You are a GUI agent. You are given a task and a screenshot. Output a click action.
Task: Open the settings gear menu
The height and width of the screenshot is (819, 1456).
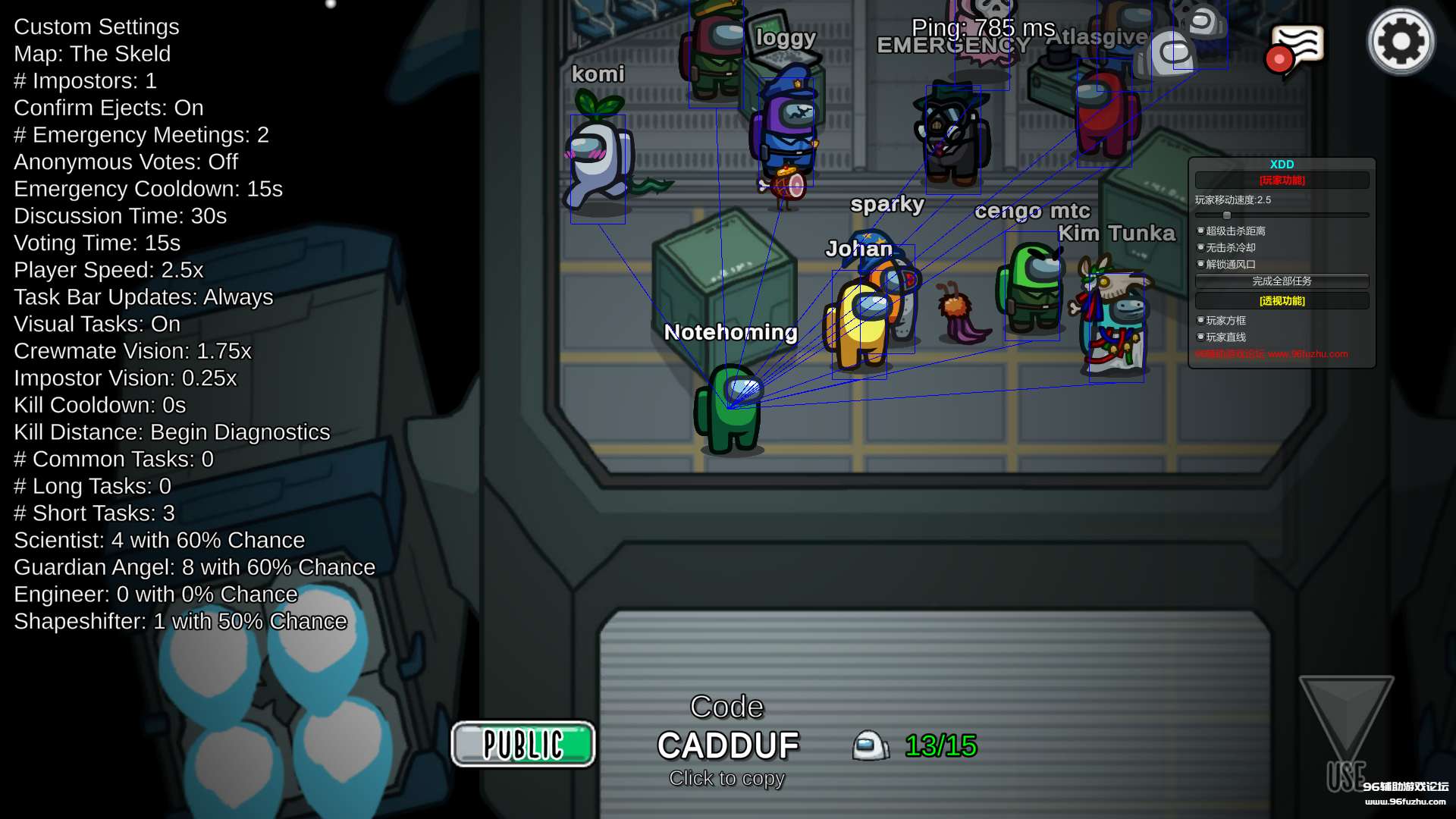tap(1400, 42)
